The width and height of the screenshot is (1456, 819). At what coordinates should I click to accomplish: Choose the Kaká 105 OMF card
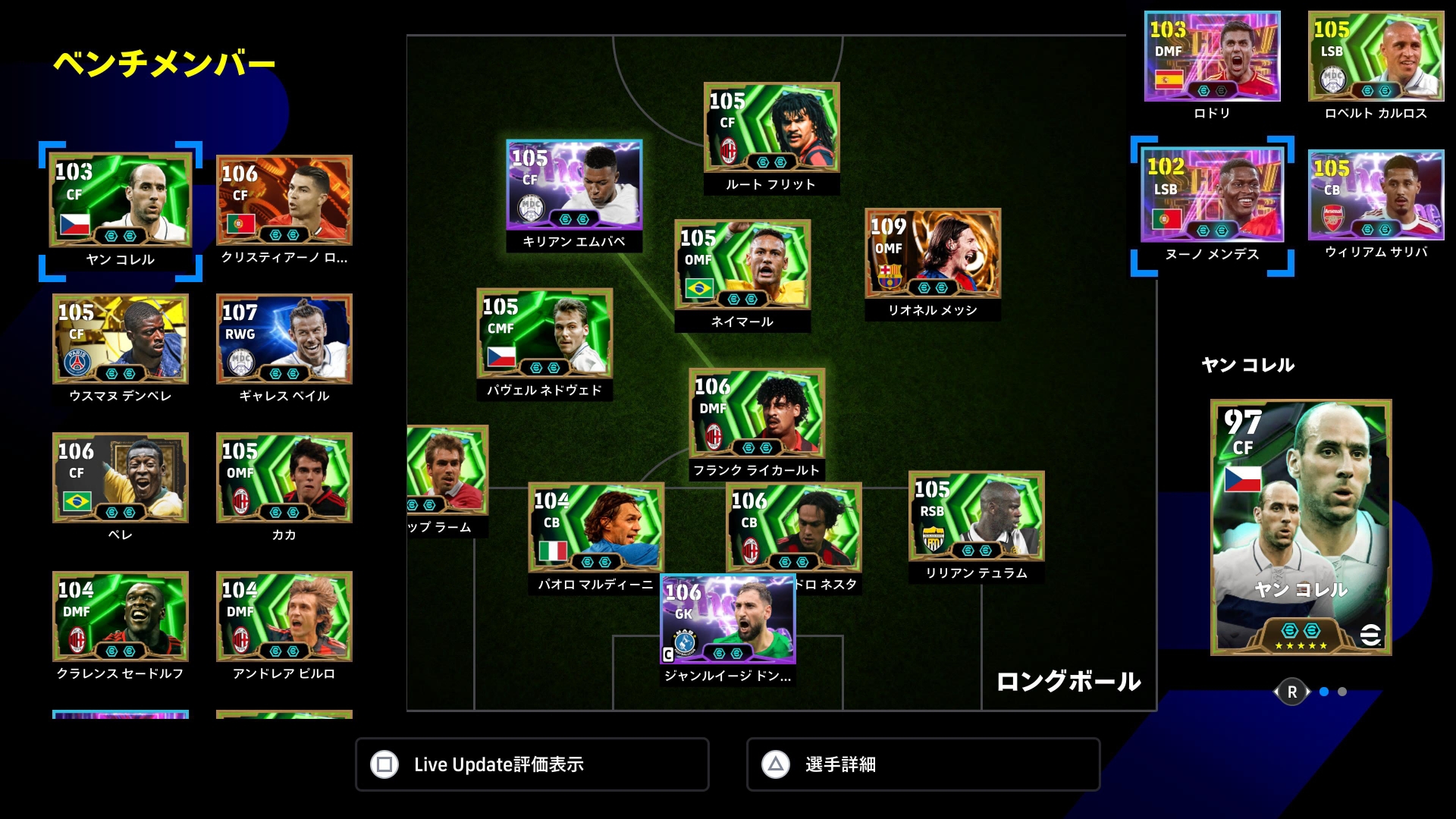coord(284,478)
